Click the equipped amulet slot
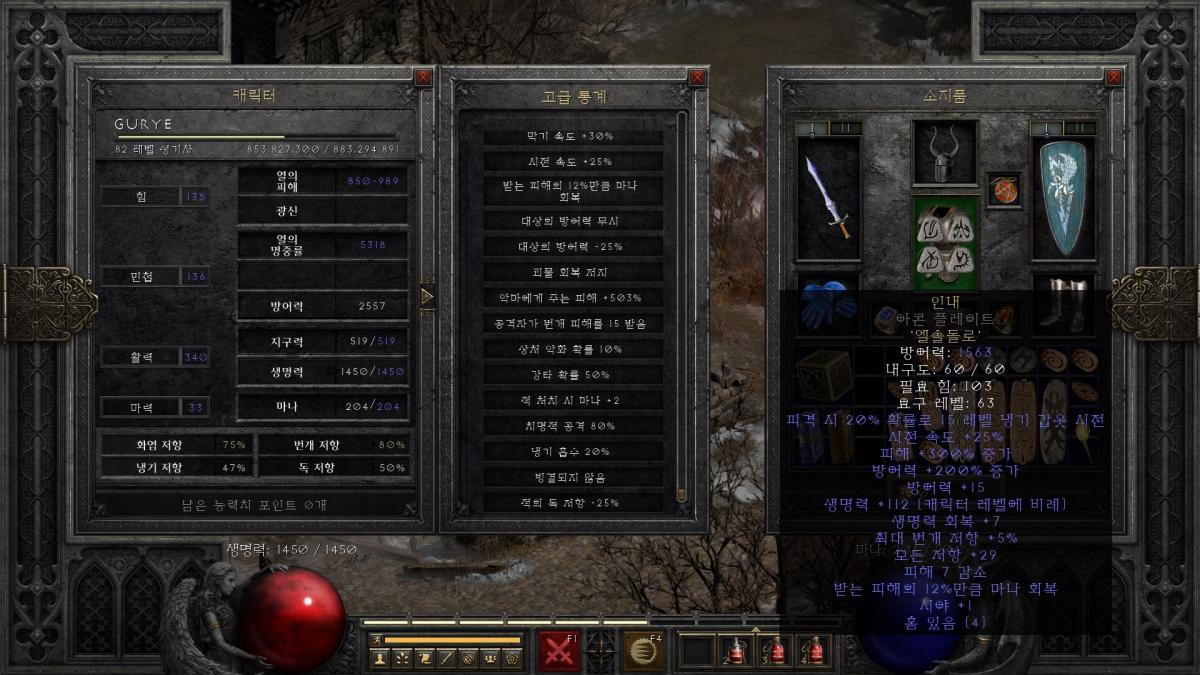Image resolution: width=1200 pixels, height=675 pixels. (x=1001, y=190)
